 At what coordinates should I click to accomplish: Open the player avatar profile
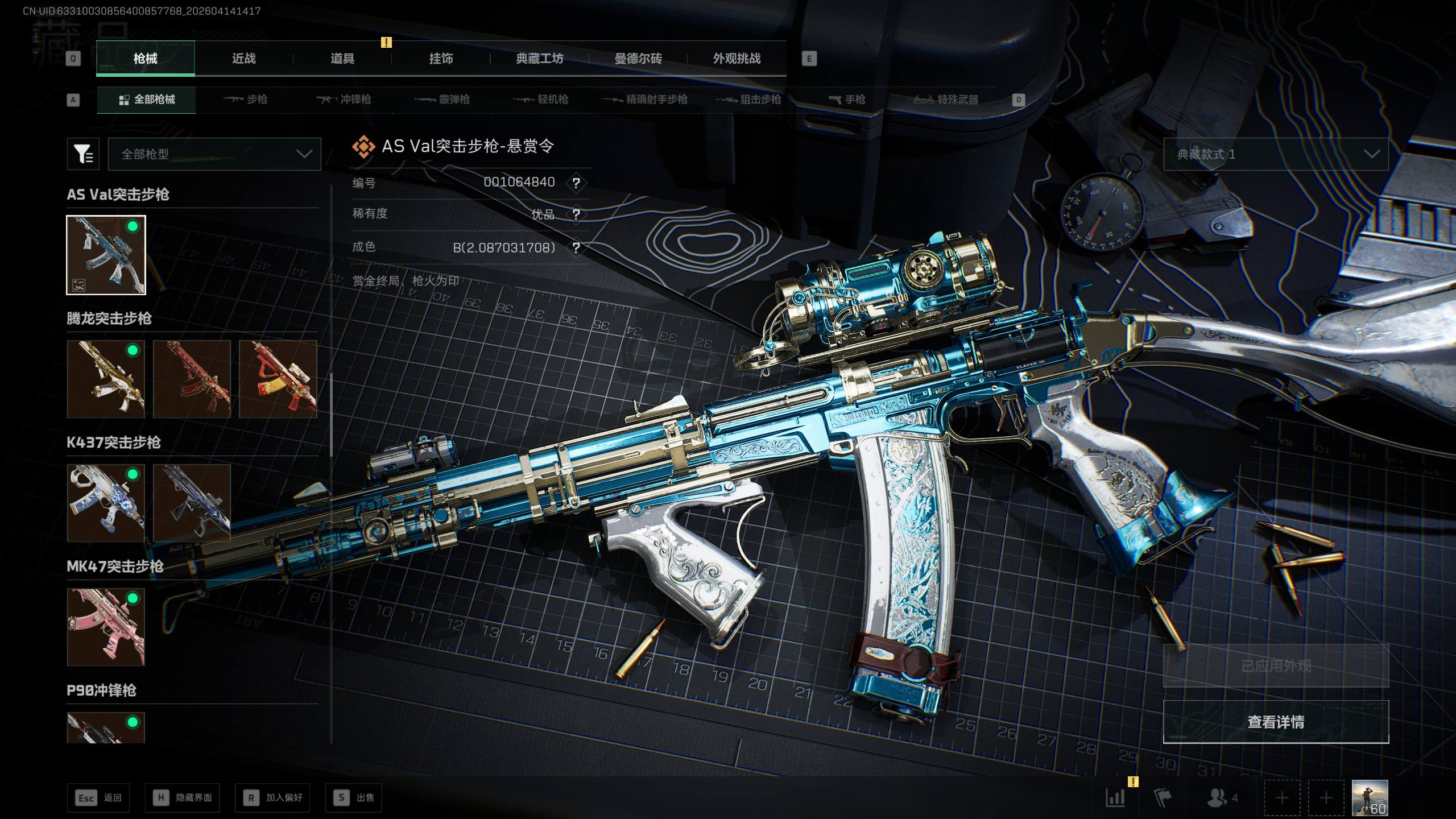[x=1370, y=797]
